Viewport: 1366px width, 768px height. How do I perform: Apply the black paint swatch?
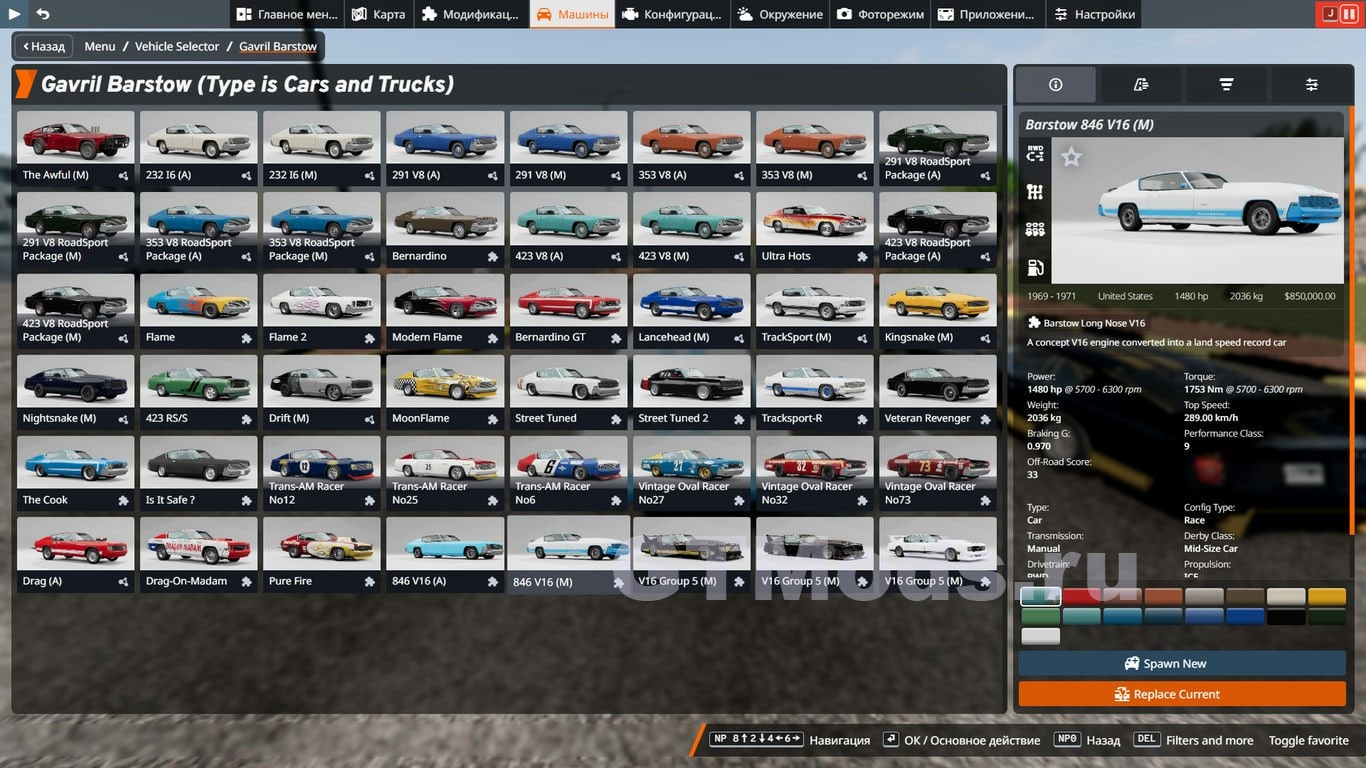pyautogui.click(x=1285, y=617)
